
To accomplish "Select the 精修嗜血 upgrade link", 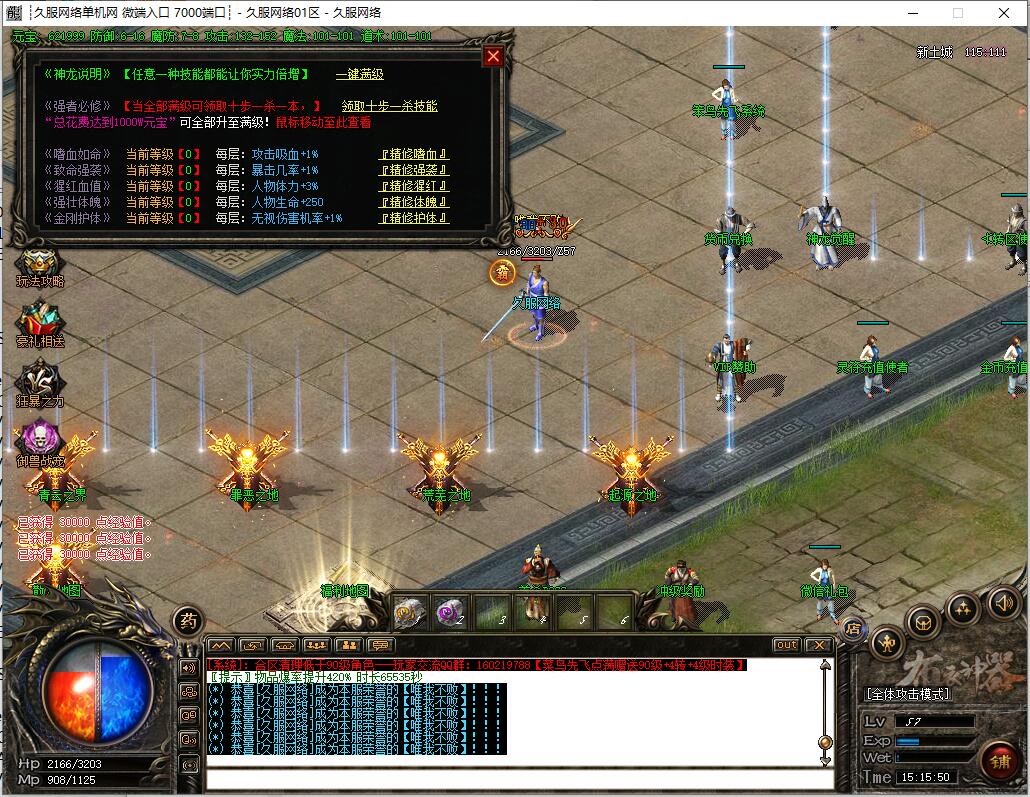I will (414, 154).
